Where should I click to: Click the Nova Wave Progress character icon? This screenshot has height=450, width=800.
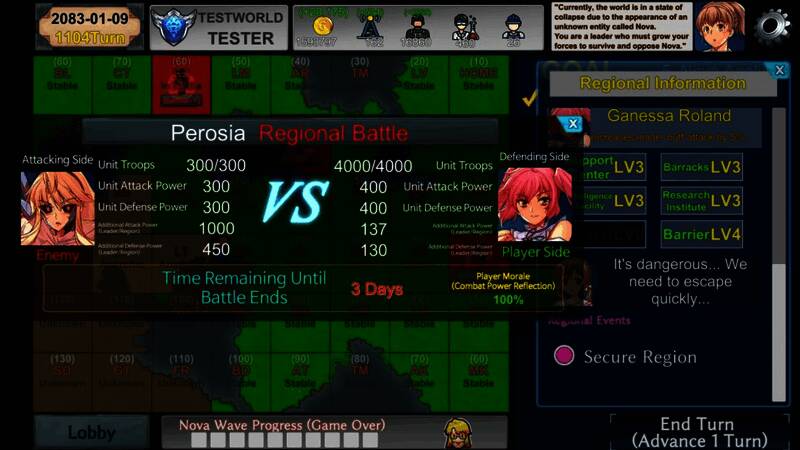[459, 432]
